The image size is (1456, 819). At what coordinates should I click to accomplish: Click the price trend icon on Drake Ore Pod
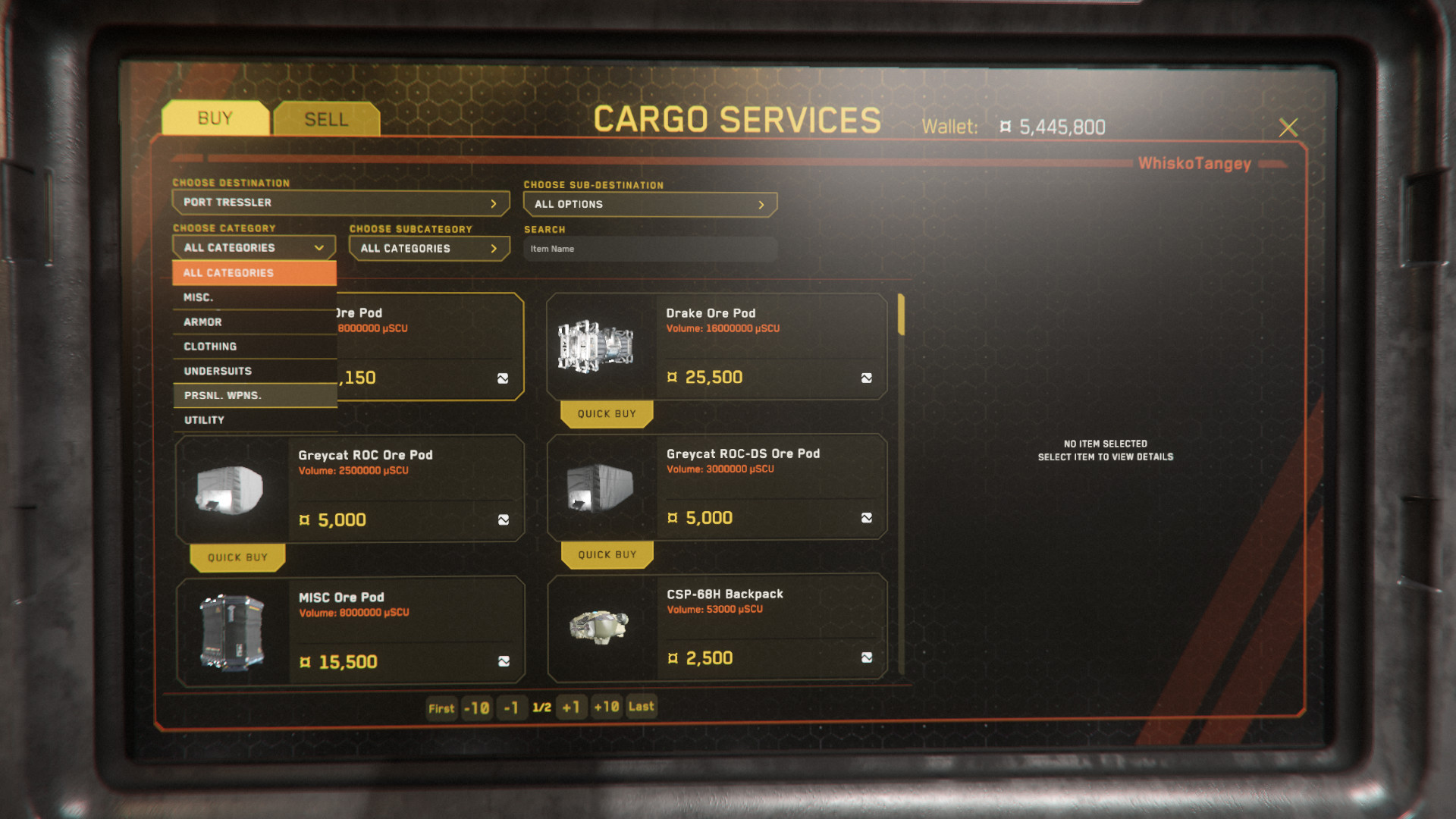pyautogui.click(x=866, y=376)
